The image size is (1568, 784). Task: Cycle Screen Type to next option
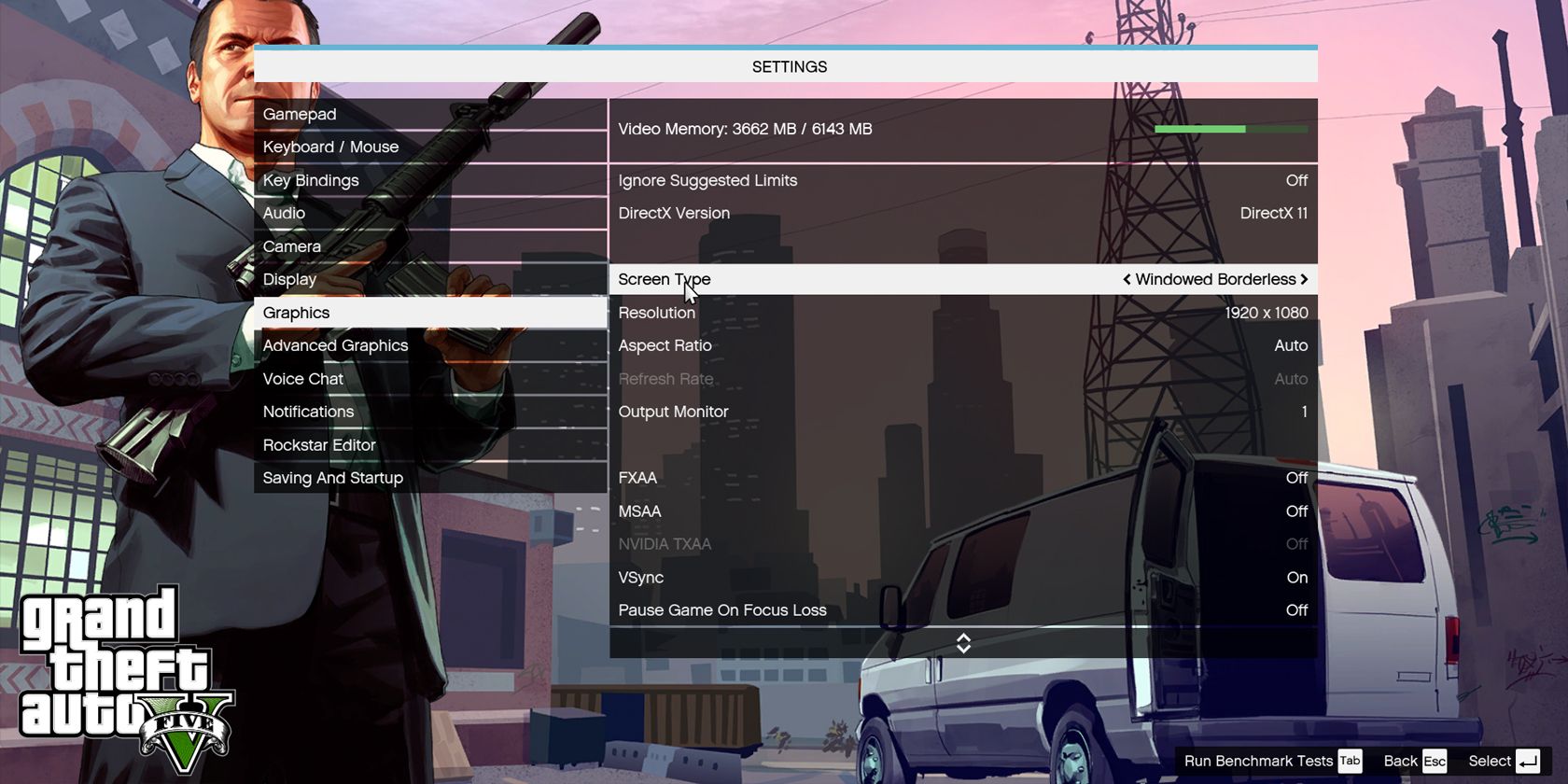click(x=1305, y=279)
